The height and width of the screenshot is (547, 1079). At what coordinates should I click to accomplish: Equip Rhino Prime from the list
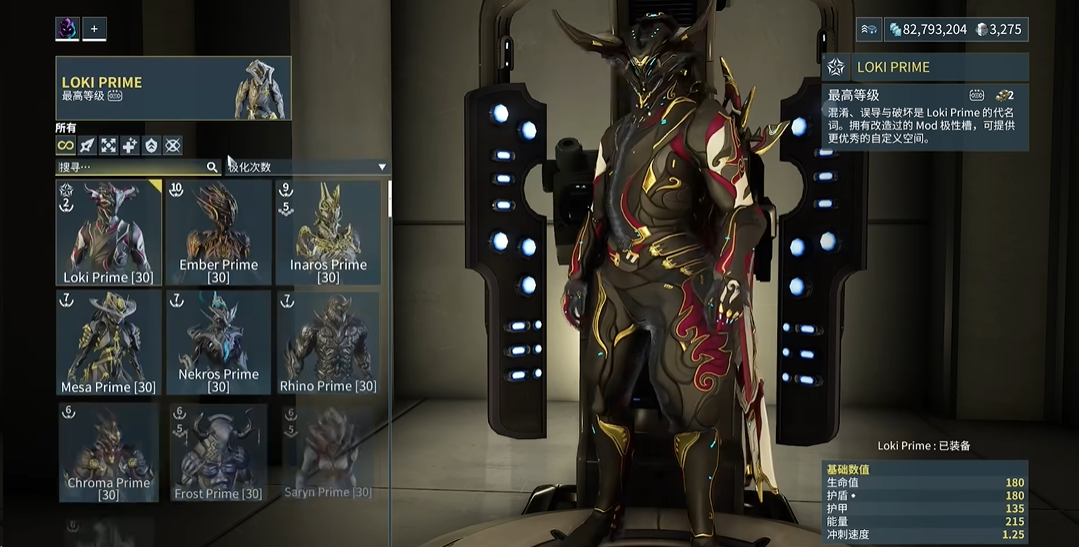pos(328,342)
